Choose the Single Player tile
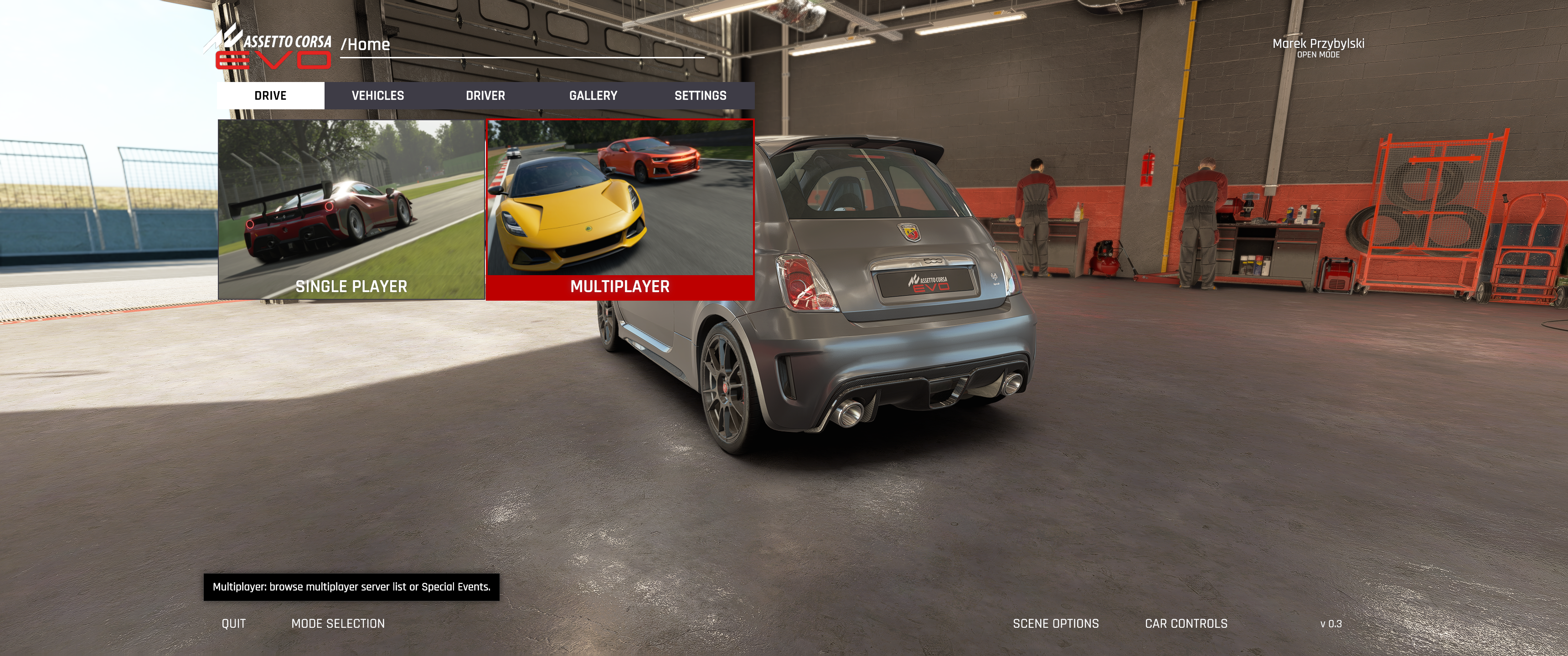The height and width of the screenshot is (656, 1568). point(351,210)
